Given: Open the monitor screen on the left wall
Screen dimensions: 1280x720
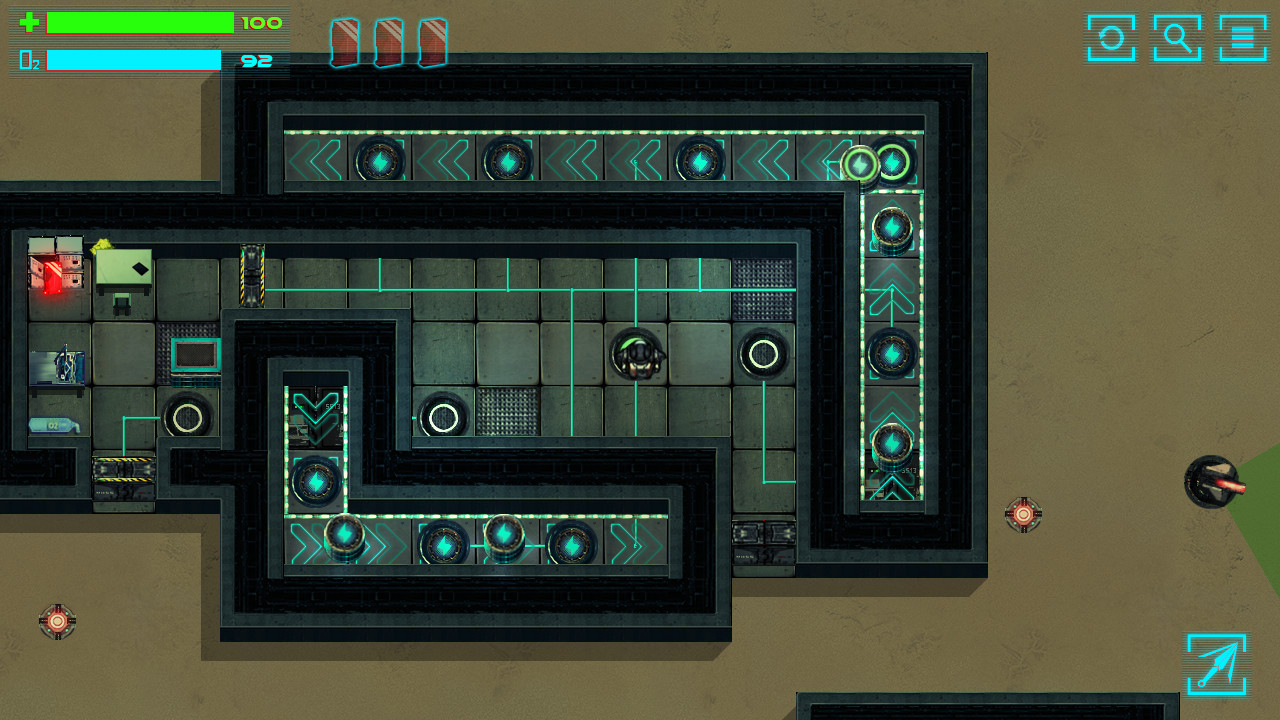Looking at the screenshot, I should (x=197, y=354).
